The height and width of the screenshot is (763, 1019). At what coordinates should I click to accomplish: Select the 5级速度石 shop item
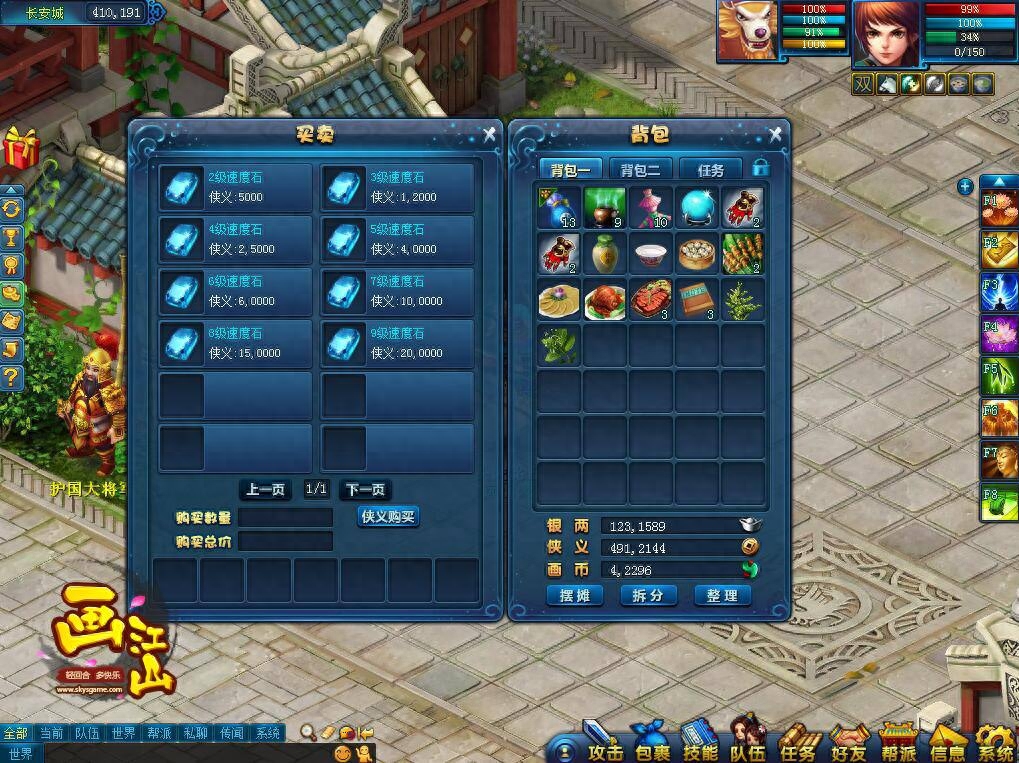(398, 239)
